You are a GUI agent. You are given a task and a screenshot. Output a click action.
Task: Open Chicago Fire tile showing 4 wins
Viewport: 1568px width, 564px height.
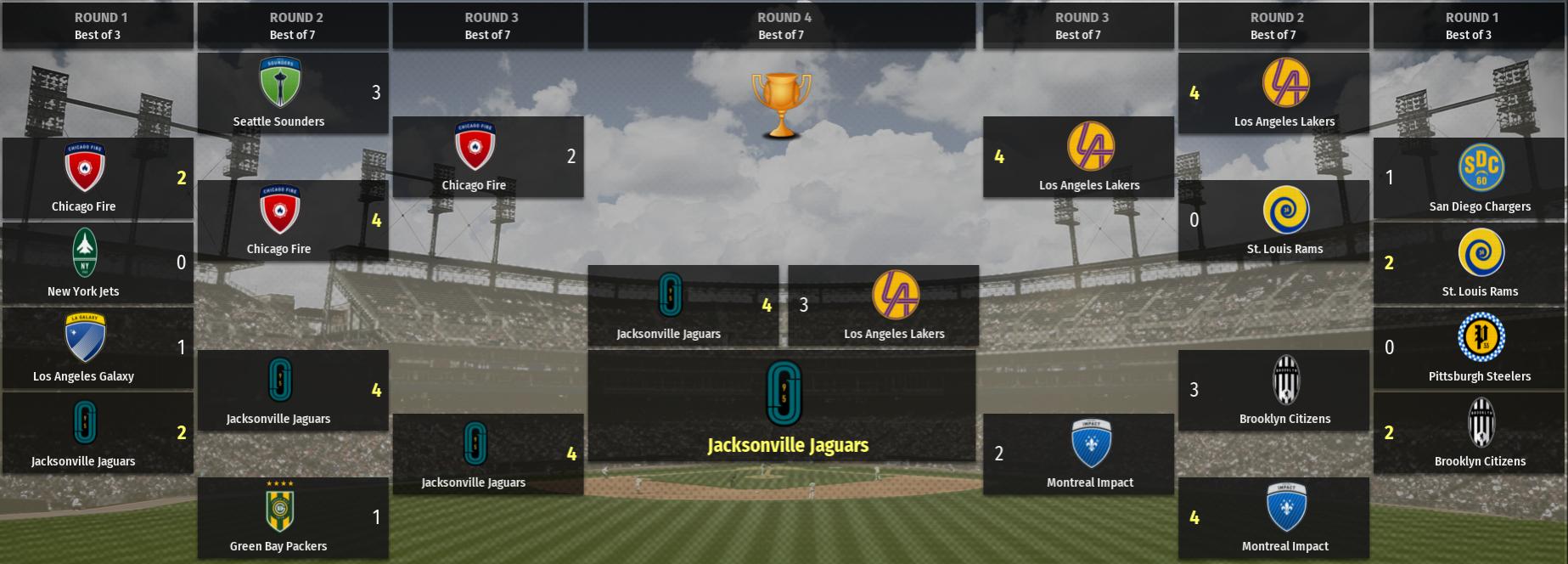tap(293, 220)
